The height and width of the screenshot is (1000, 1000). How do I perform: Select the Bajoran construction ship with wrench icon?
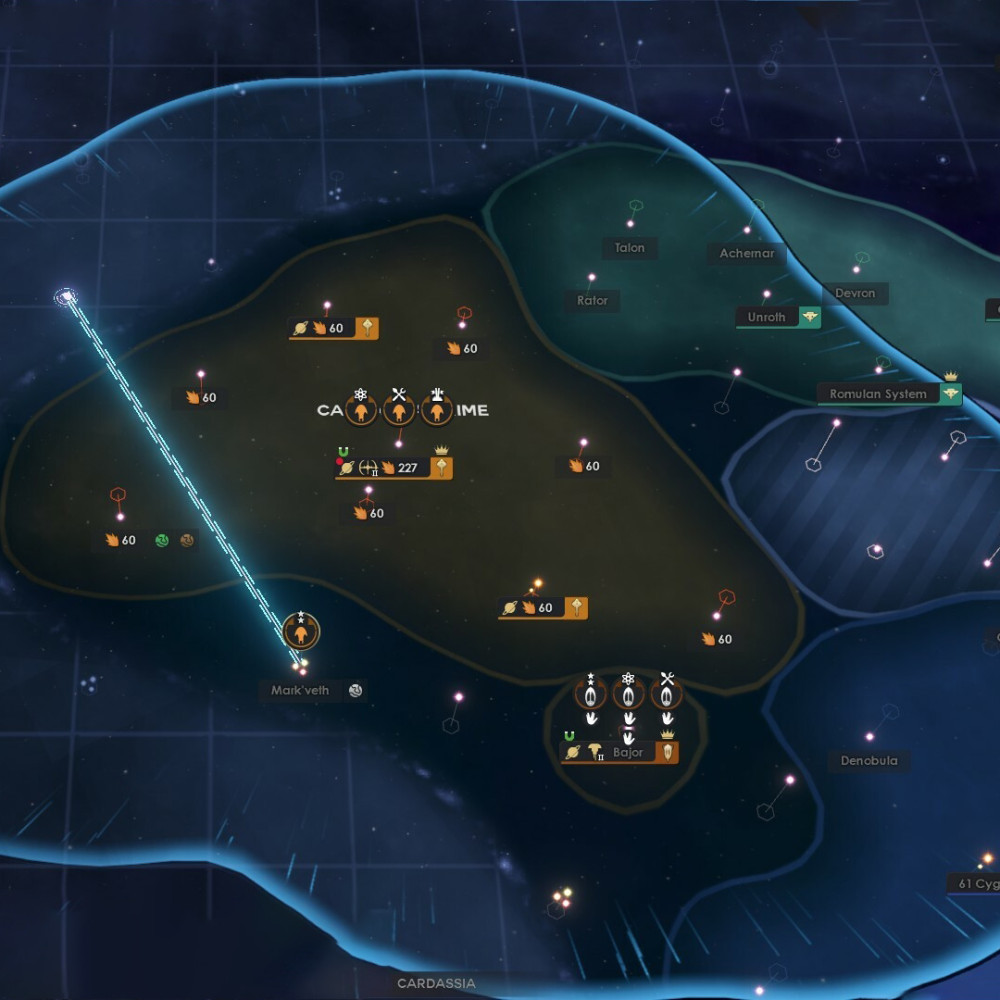(667, 693)
